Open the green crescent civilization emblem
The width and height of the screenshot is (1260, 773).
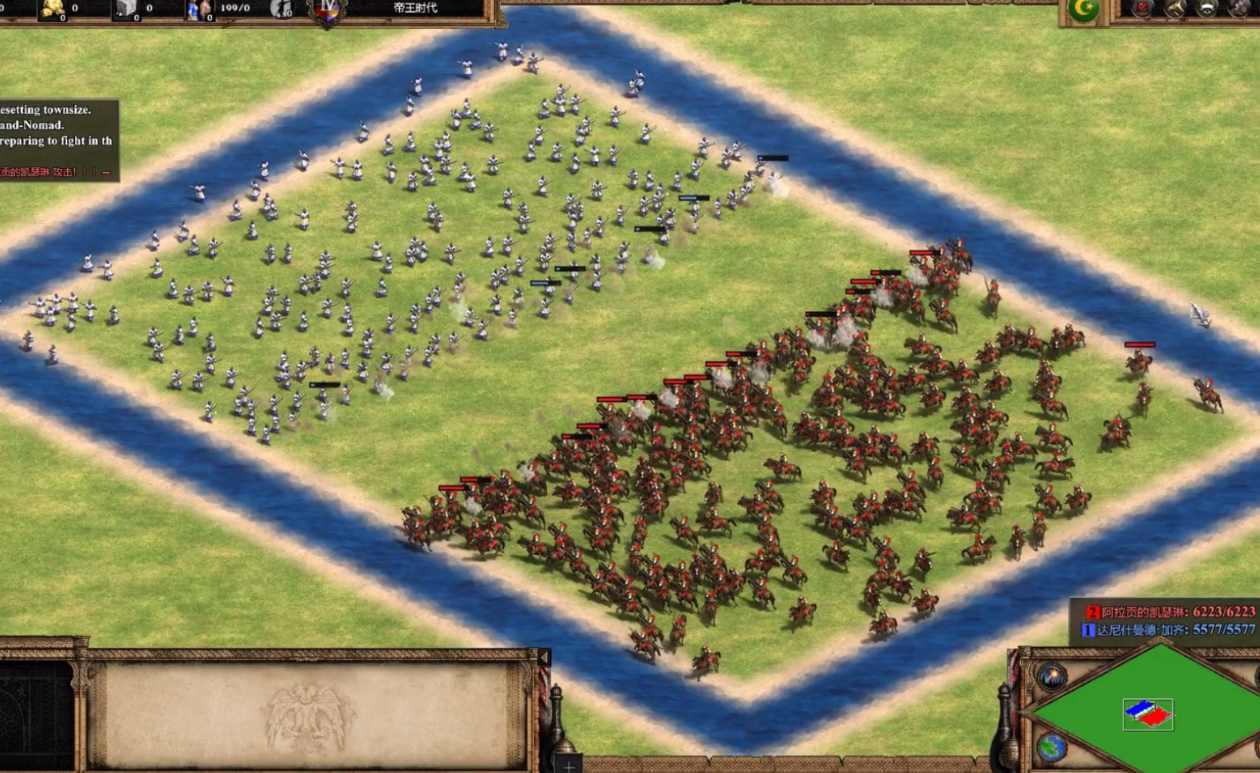click(x=1083, y=10)
